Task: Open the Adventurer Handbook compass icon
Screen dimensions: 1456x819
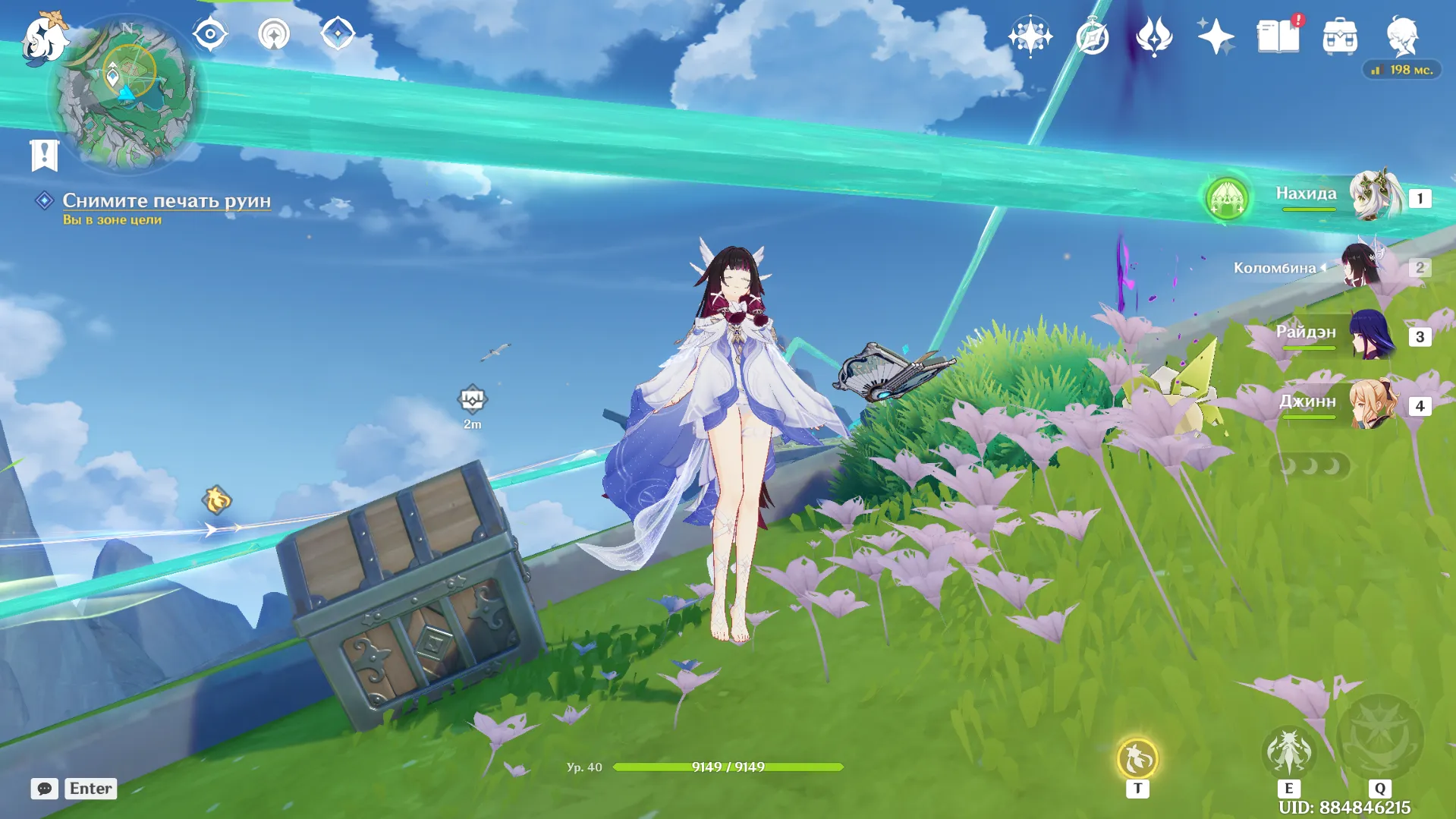Action: (1092, 36)
